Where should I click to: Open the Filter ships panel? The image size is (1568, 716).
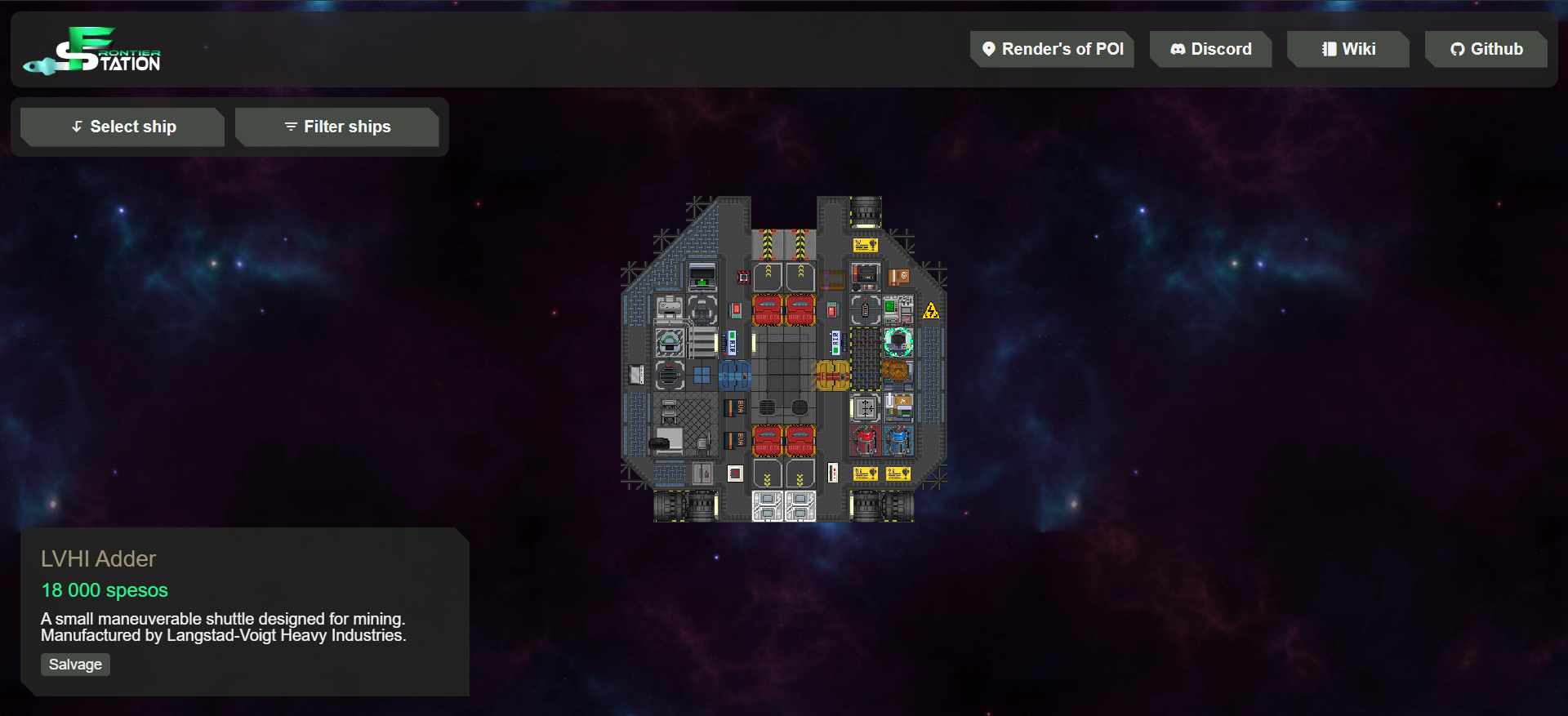tap(337, 127)
